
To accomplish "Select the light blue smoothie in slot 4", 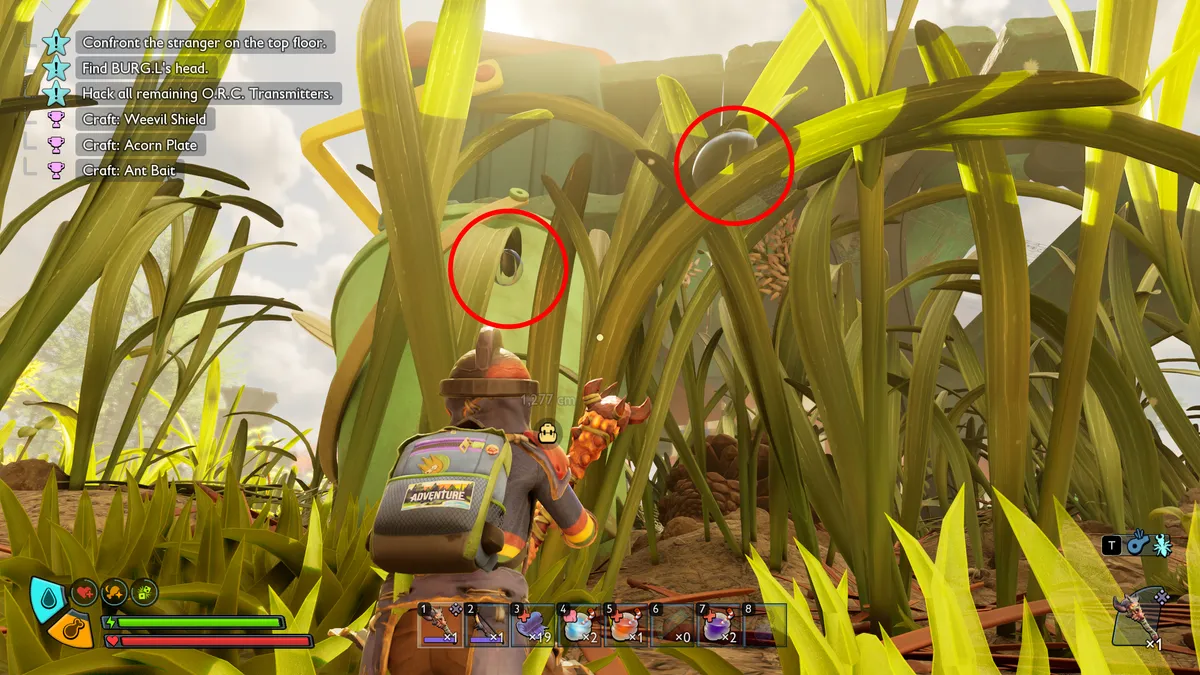I will [578, 626].
